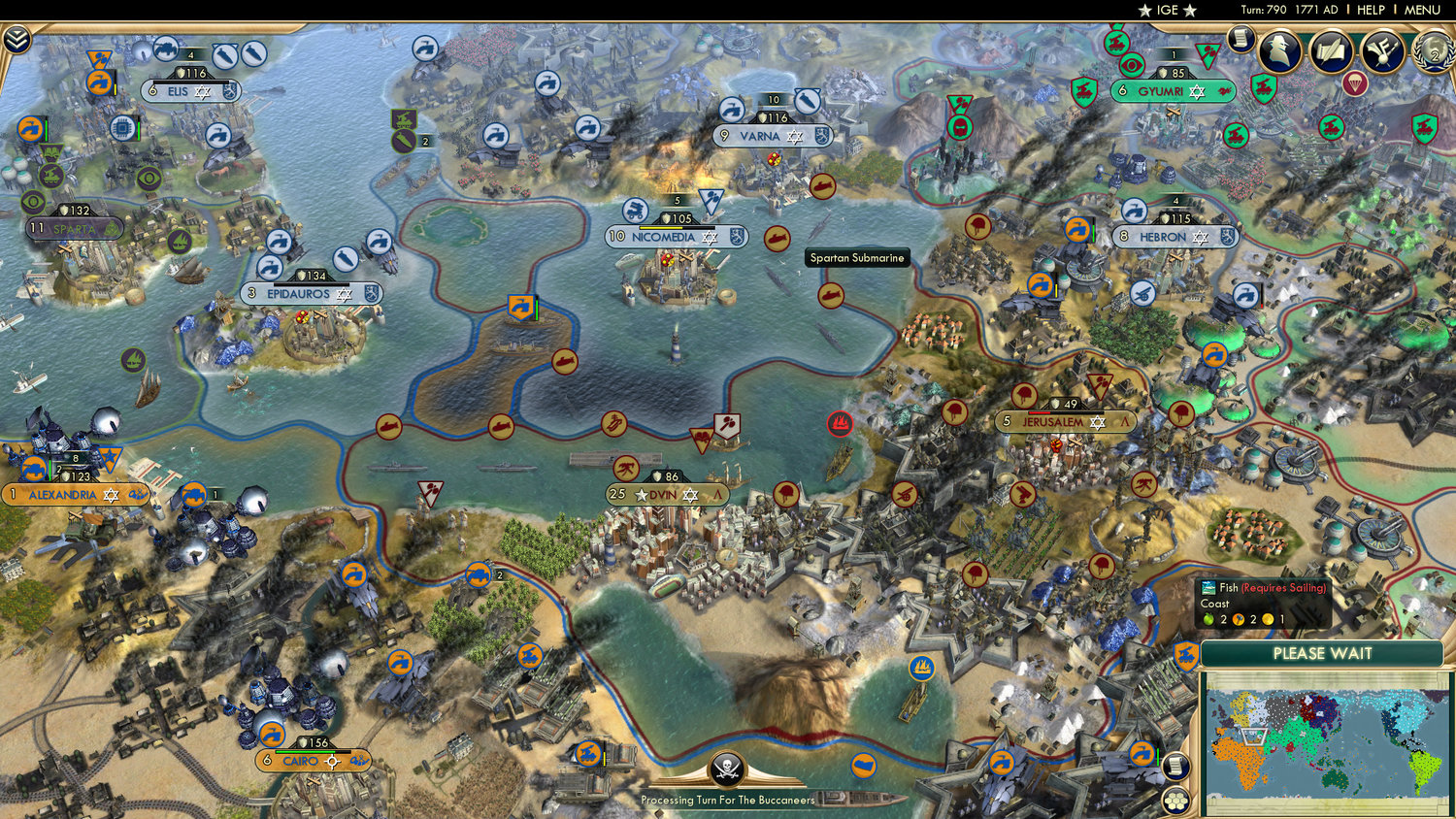The image size is (1456, 819).
Task: Open the Culture overview icon
Action: [1381, 51]
